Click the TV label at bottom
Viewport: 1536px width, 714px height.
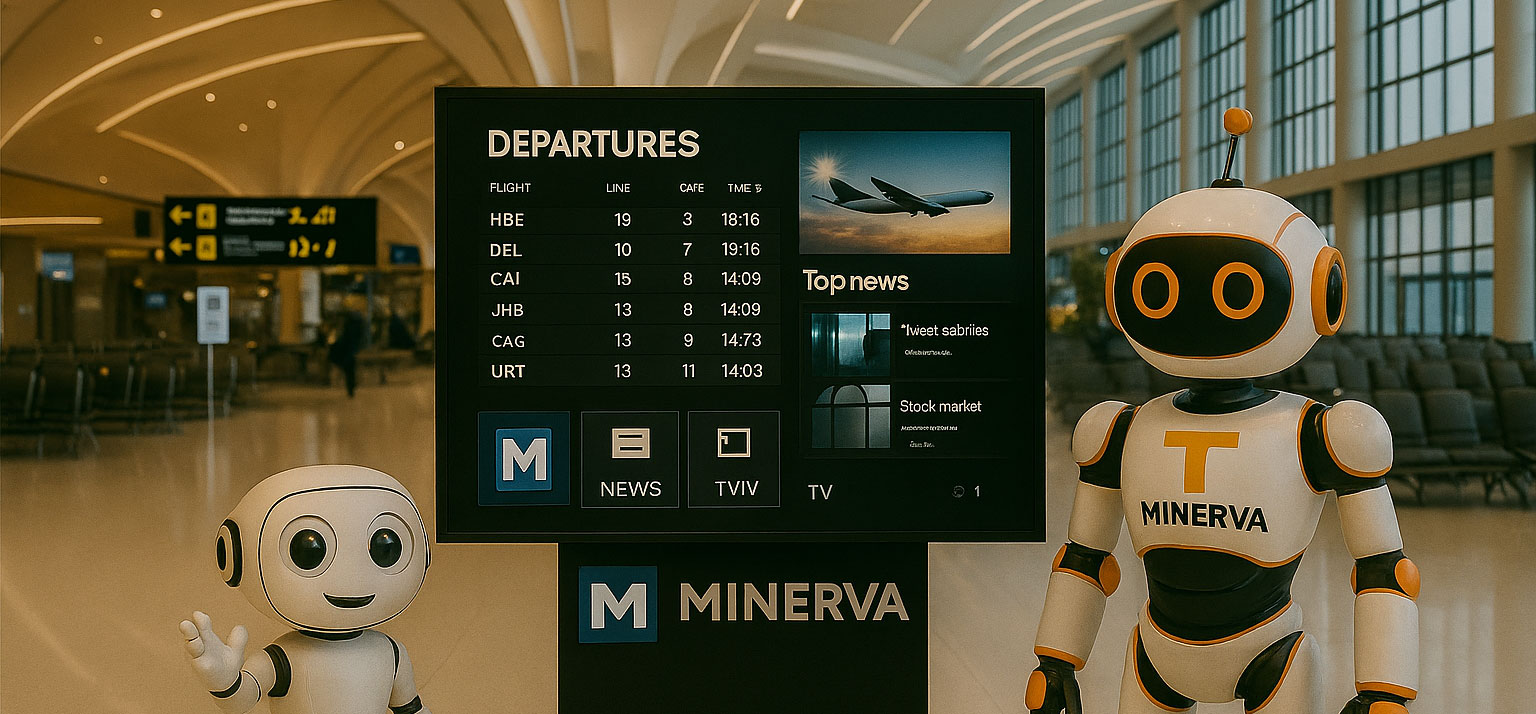pos(820,492)
